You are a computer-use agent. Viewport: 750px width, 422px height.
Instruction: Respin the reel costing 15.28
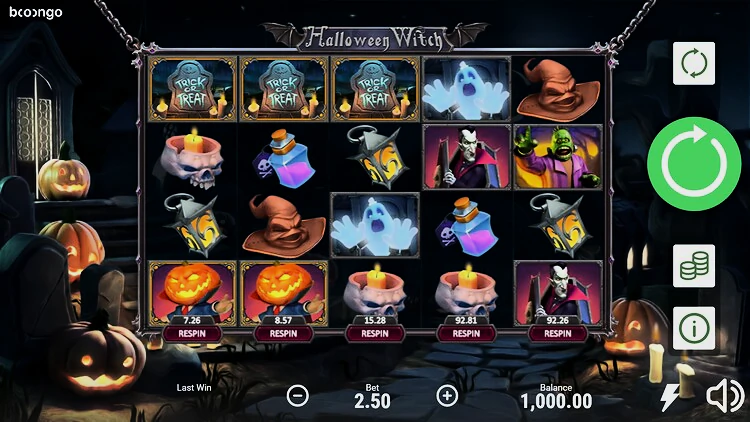[375, 334]
